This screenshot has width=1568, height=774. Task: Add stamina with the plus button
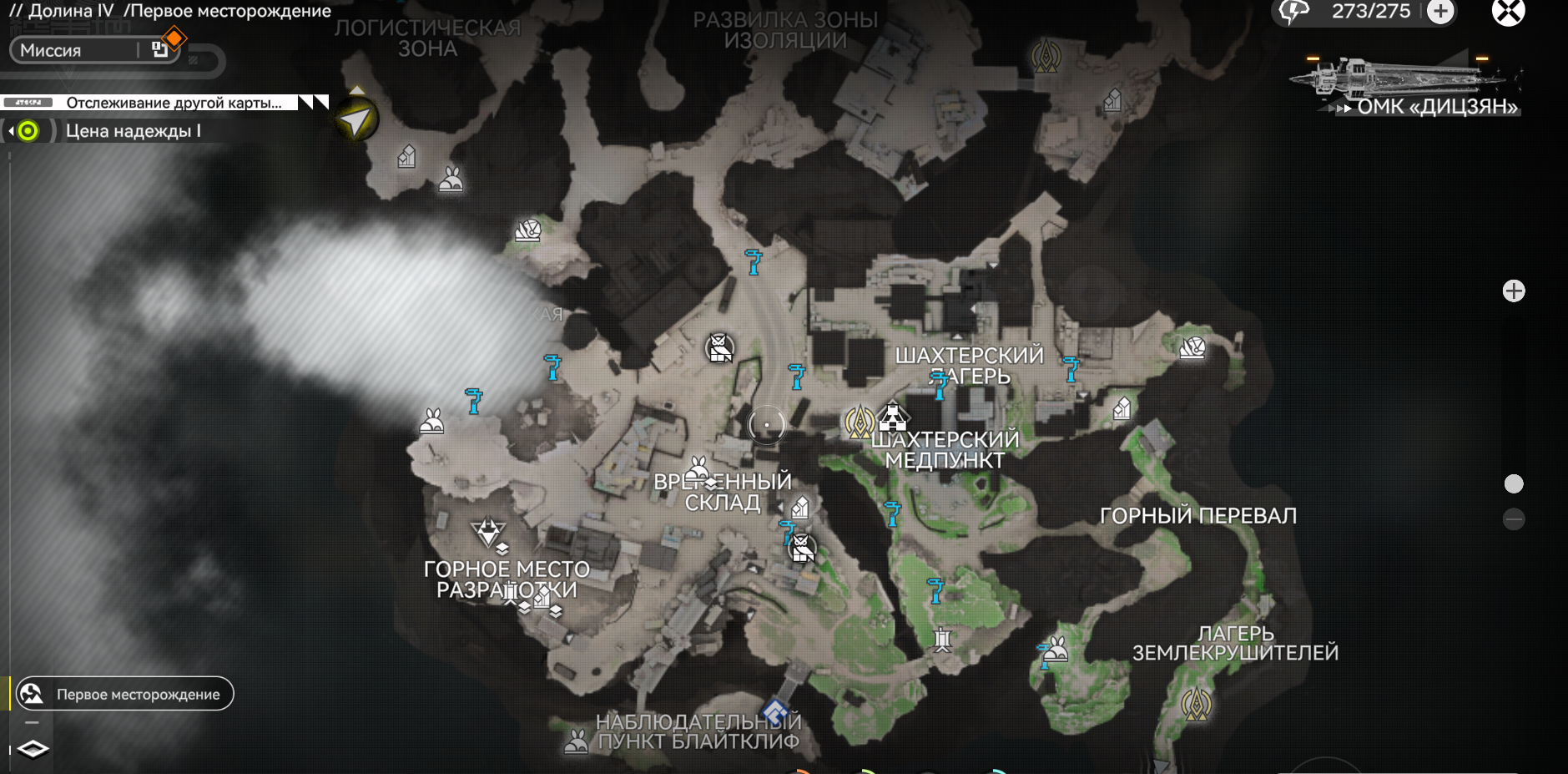click(1440, 12)
